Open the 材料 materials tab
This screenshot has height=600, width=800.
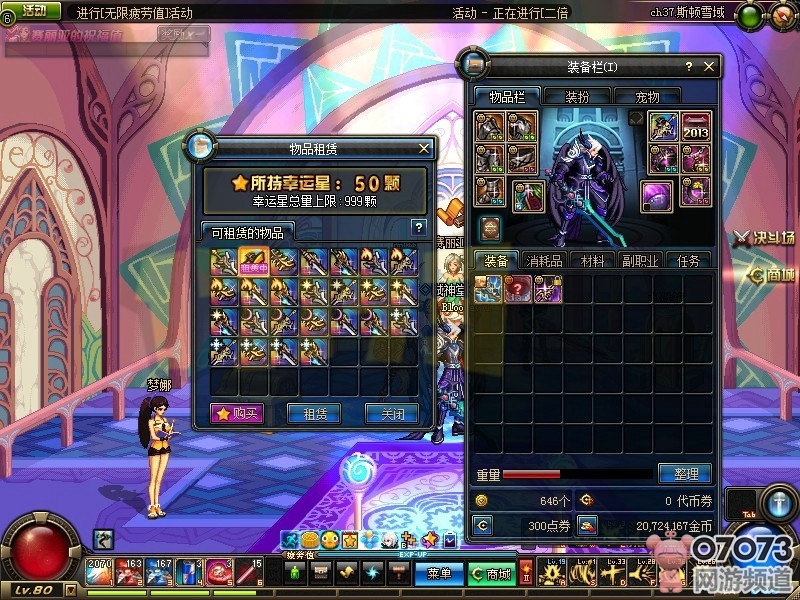592,260
